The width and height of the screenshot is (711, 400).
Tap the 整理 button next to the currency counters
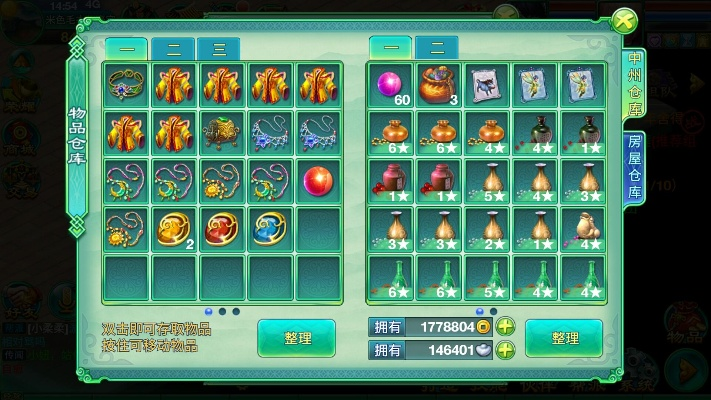[563, 338]
